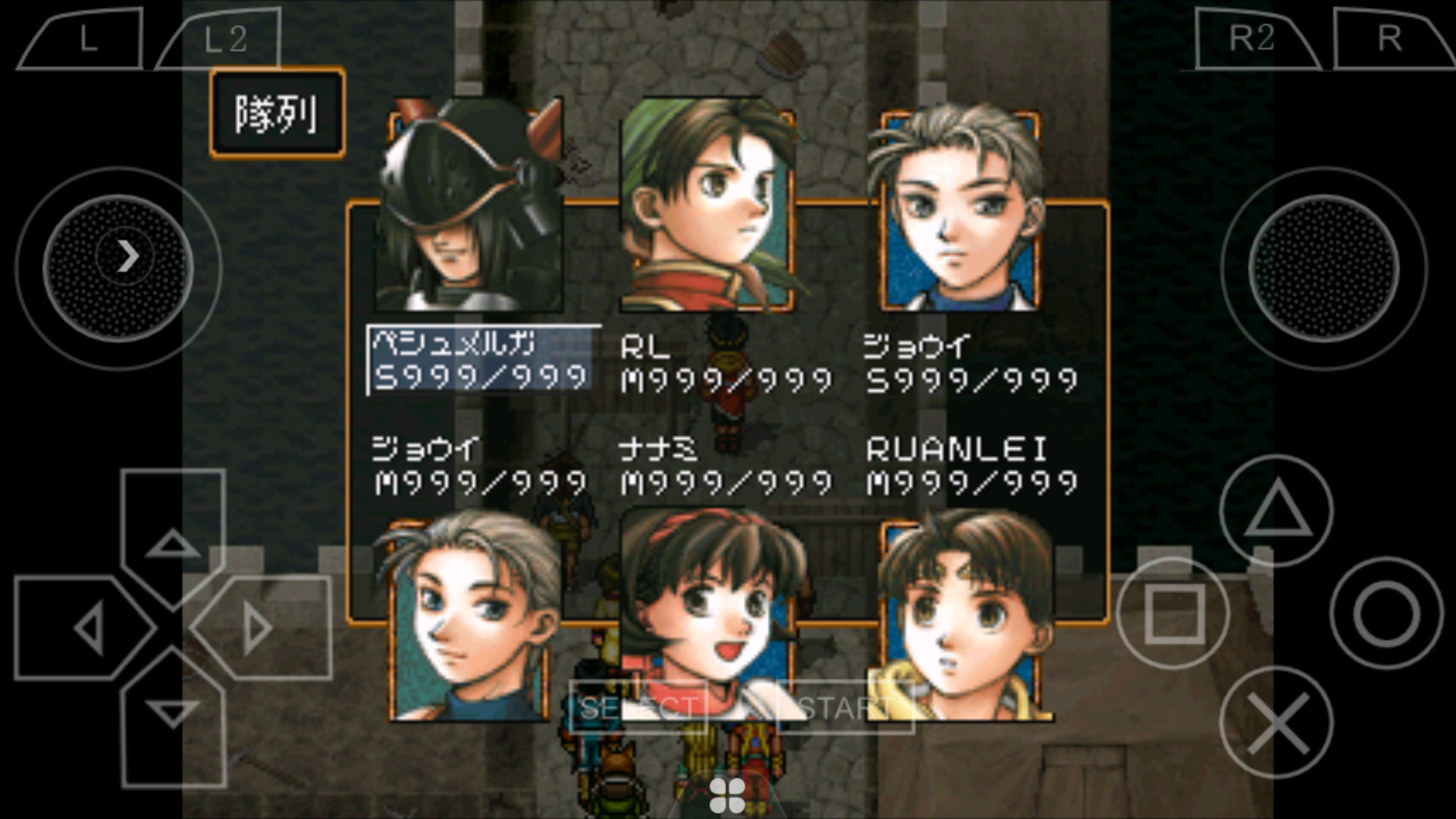The image size is (1456, 819).
Task: Select the ジョウイ entry marked S999/999
Action: click(x=971, y=364)
